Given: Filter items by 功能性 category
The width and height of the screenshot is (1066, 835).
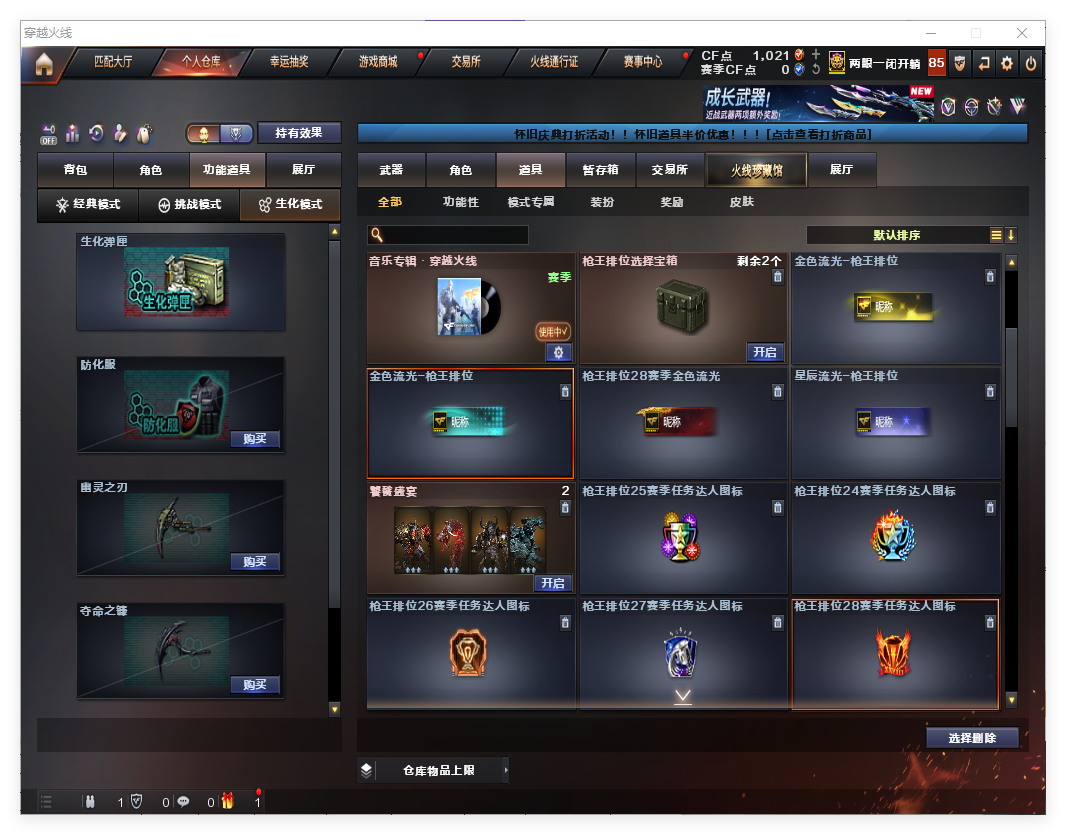Looking at the screenshot, I should coord(461,202).
